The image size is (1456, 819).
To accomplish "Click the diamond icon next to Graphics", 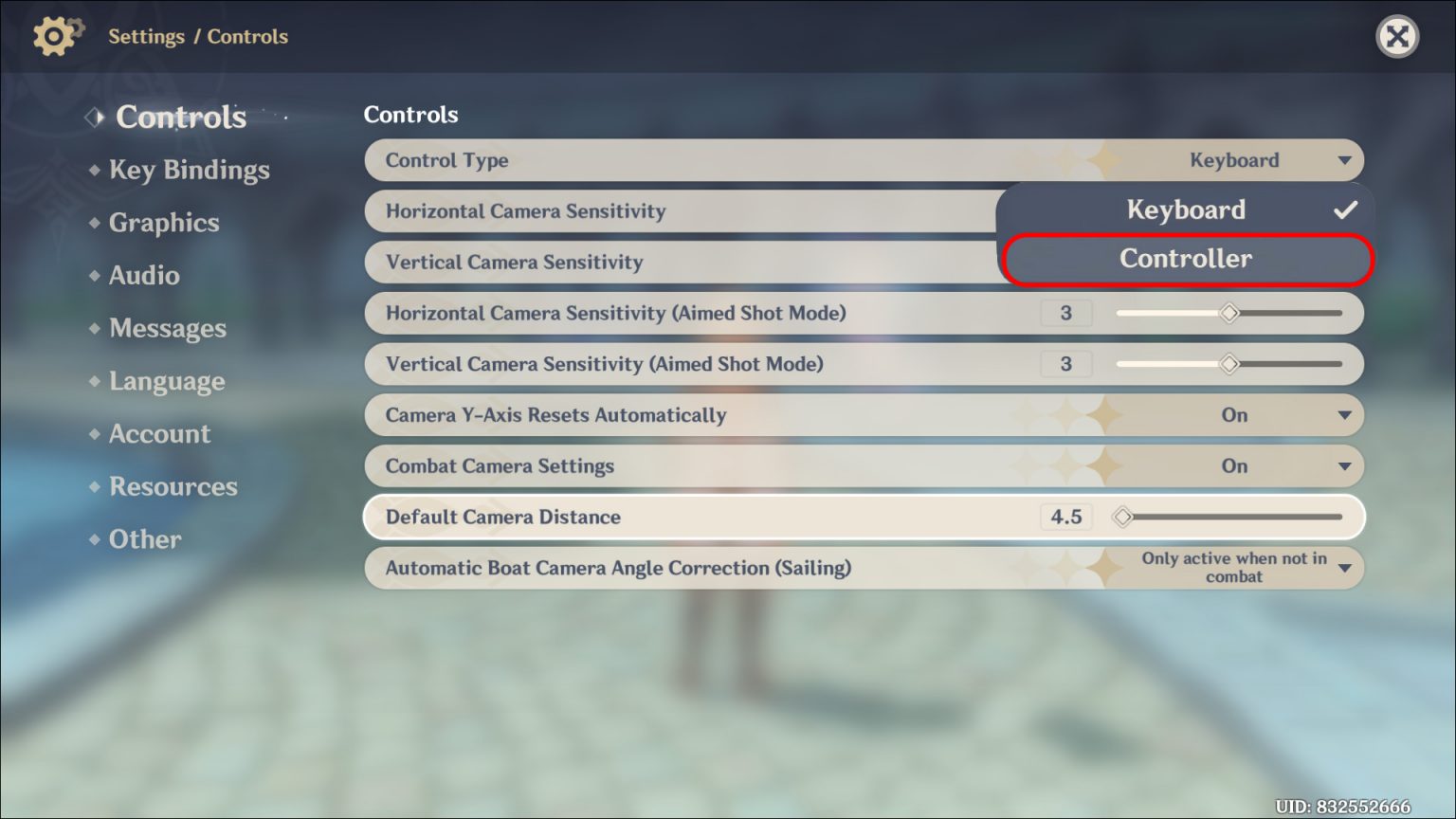I will tap(96, 223).
